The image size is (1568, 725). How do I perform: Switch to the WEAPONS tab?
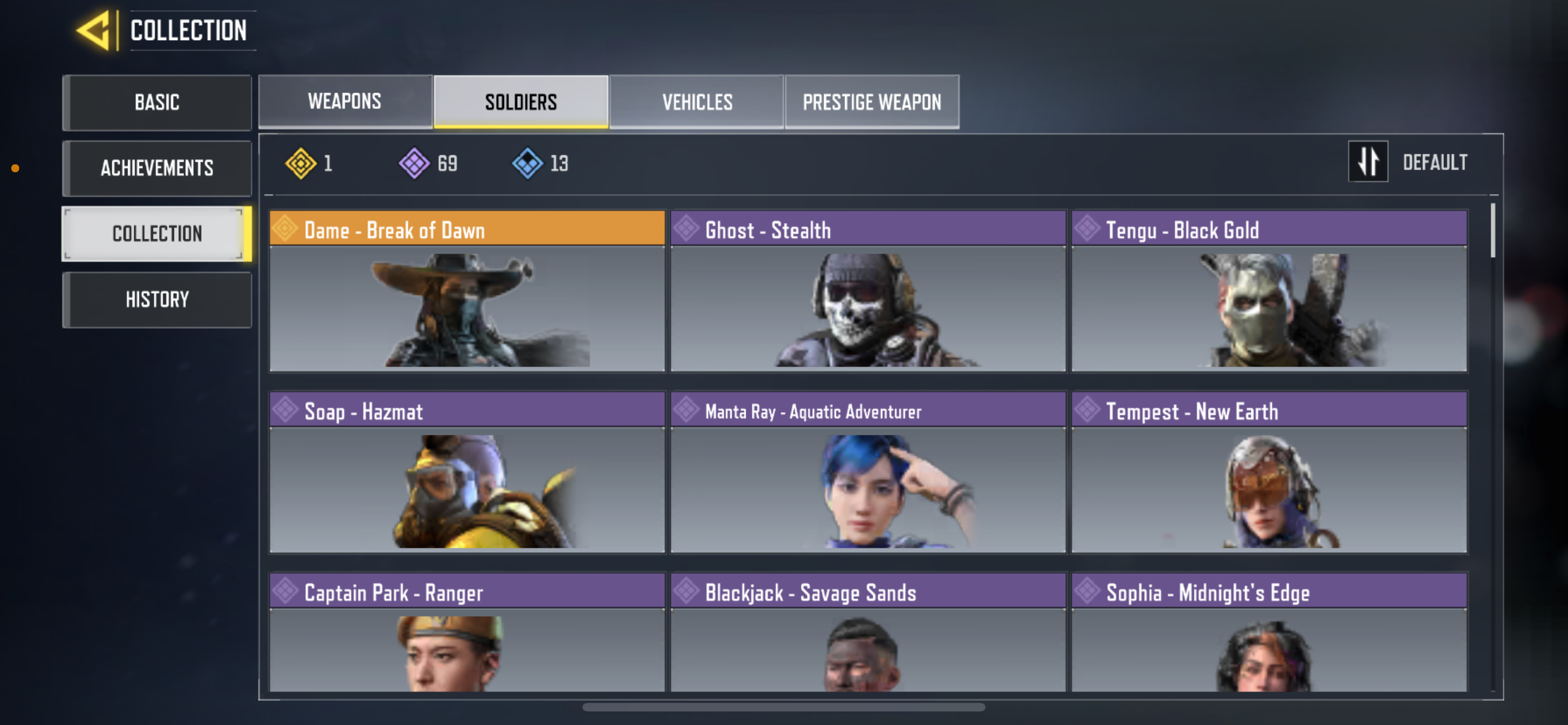(x=344, y=101)
